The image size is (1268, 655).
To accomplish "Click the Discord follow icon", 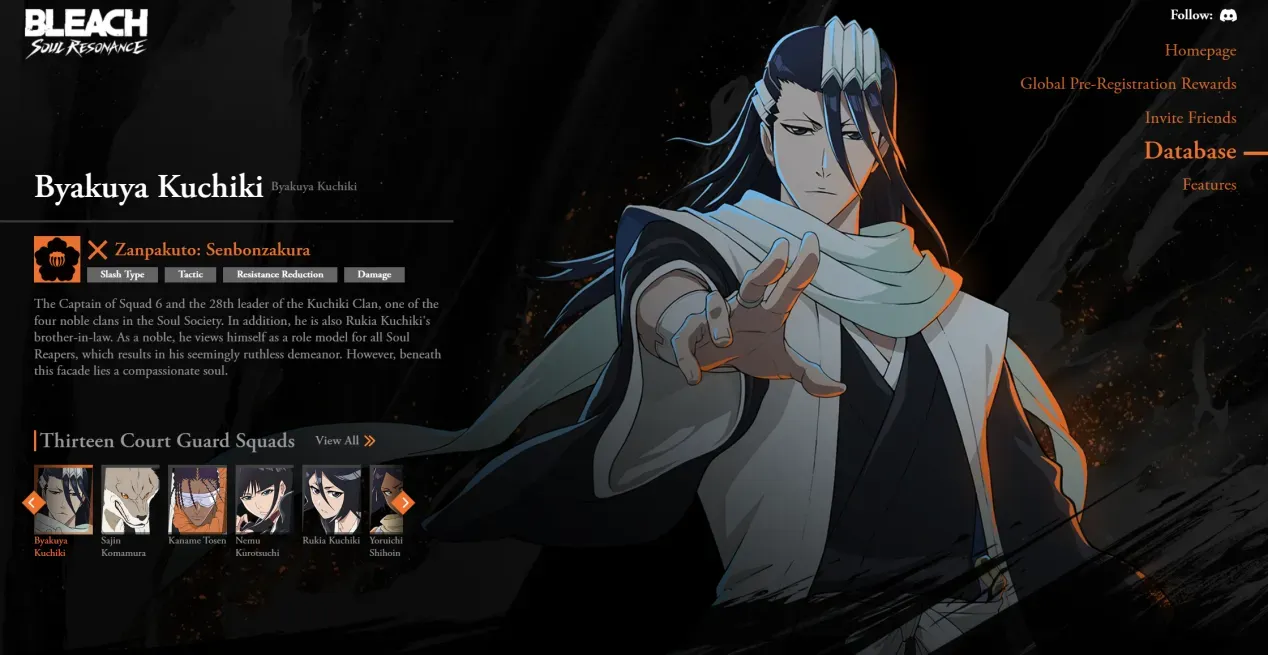I will coord(1228,16).
